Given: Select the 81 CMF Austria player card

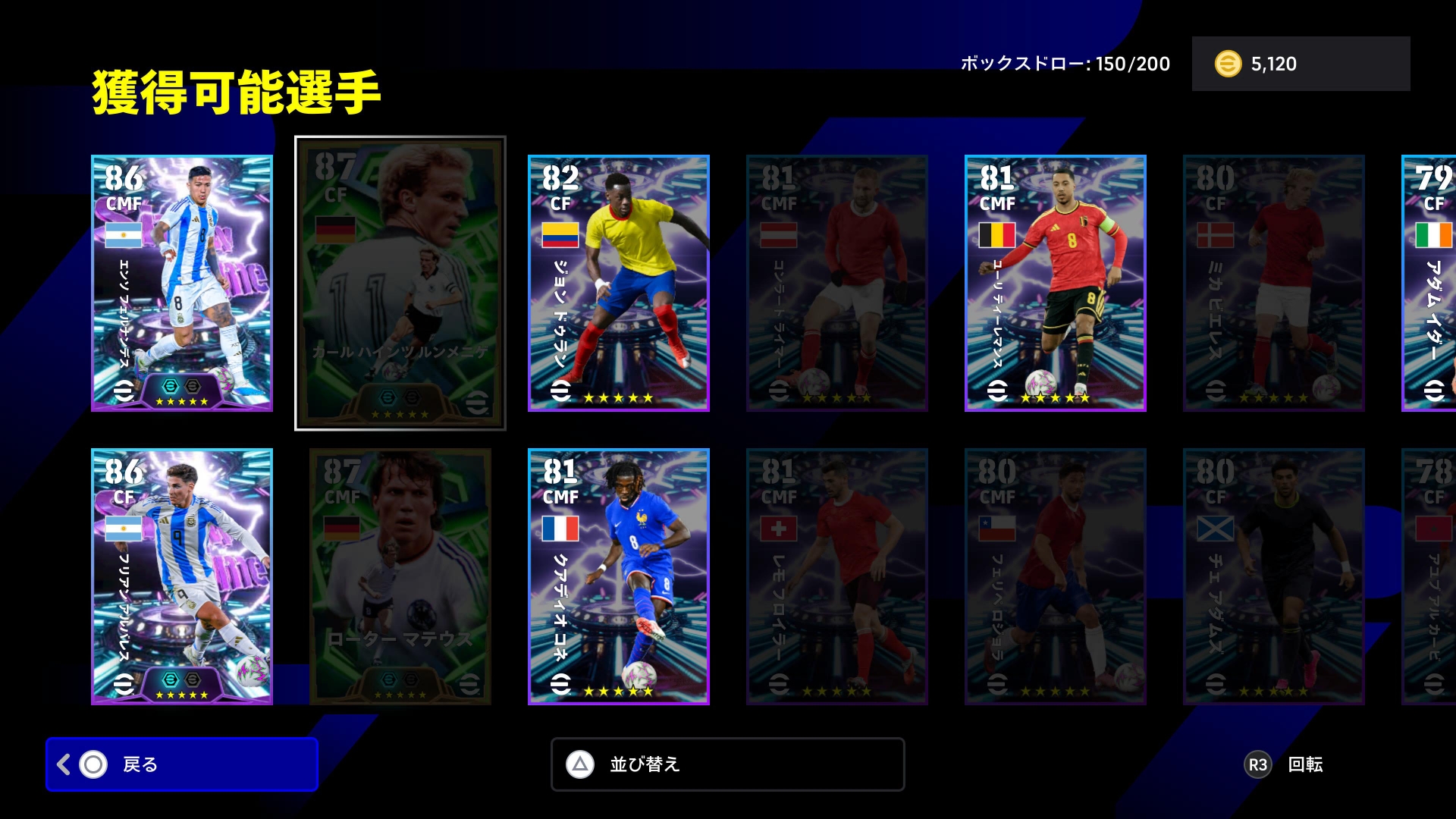Looking at the screenshot, I should coord(837,284).
